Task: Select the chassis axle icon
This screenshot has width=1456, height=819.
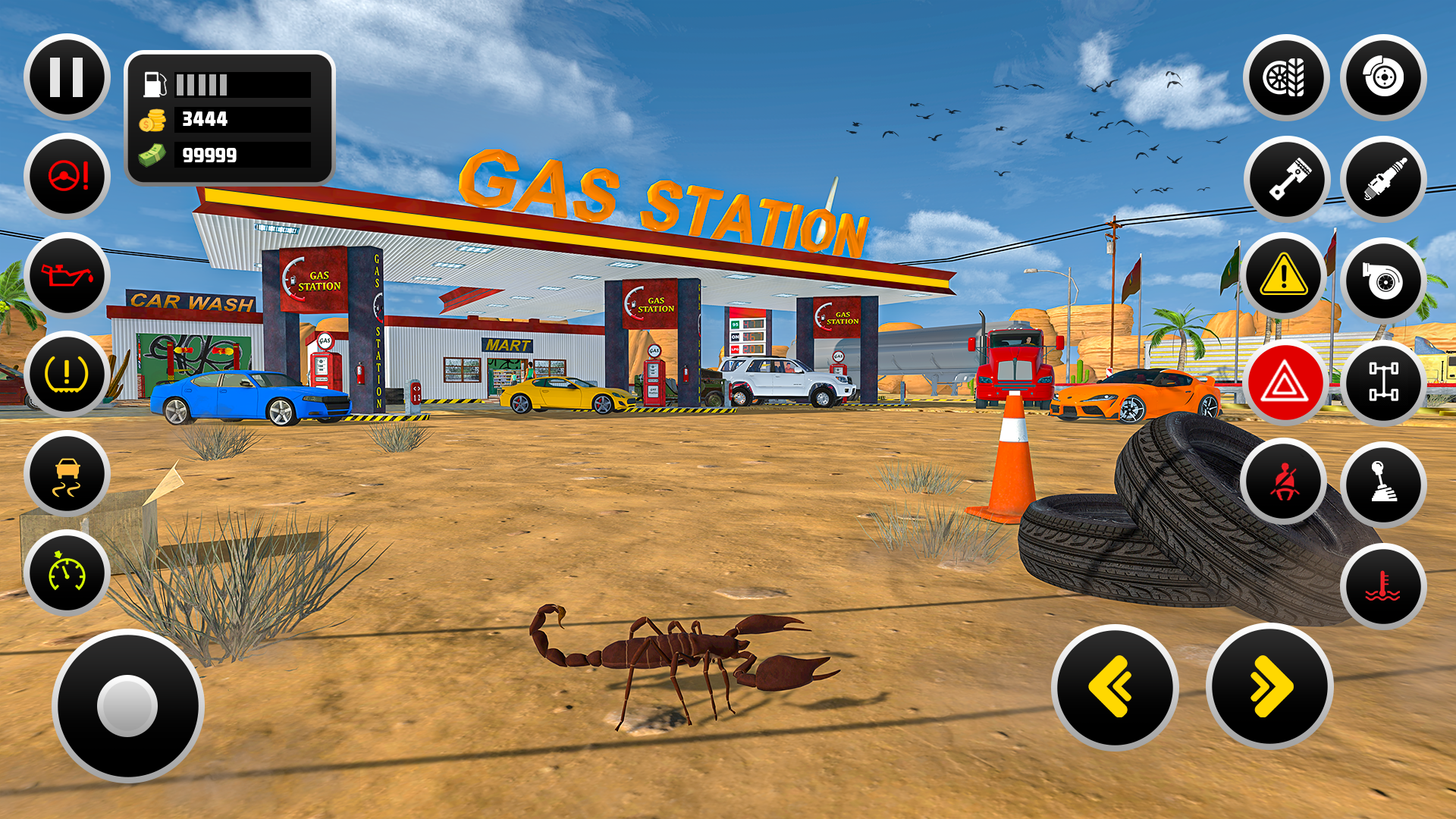Action: click(1384, 383)
